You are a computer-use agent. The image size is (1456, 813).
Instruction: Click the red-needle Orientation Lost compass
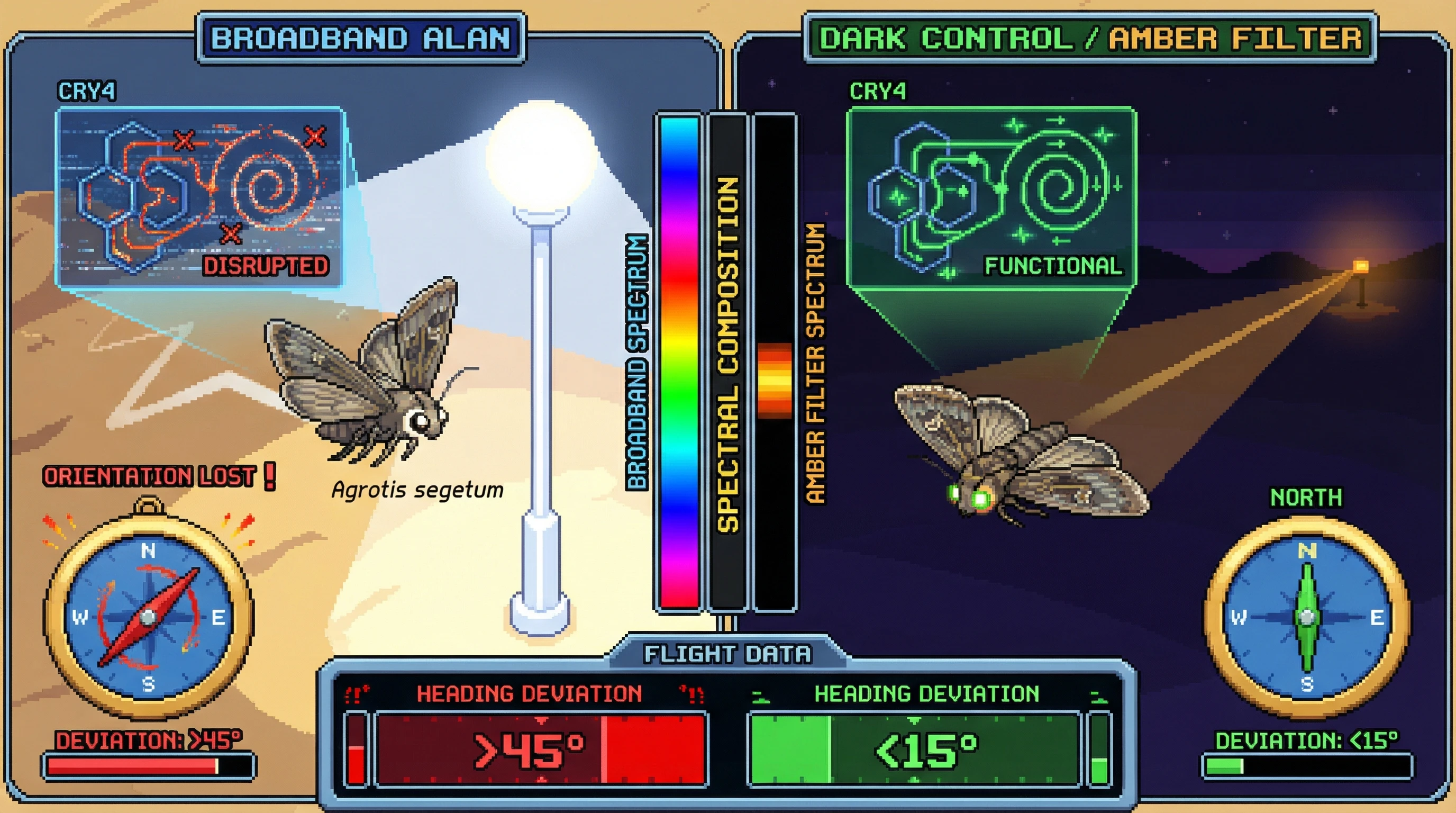(x=149, y=616)
